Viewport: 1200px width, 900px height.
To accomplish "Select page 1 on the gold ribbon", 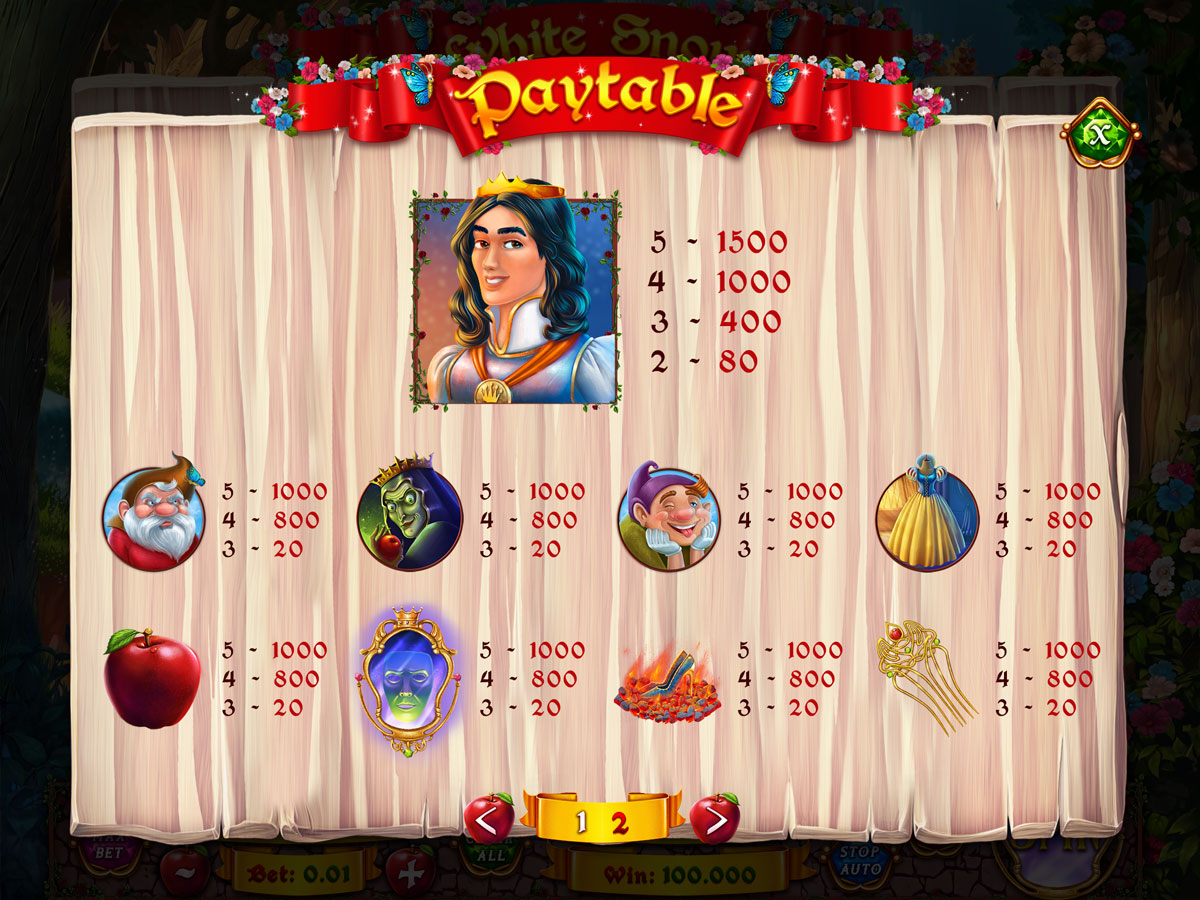I will pos(581,823).
